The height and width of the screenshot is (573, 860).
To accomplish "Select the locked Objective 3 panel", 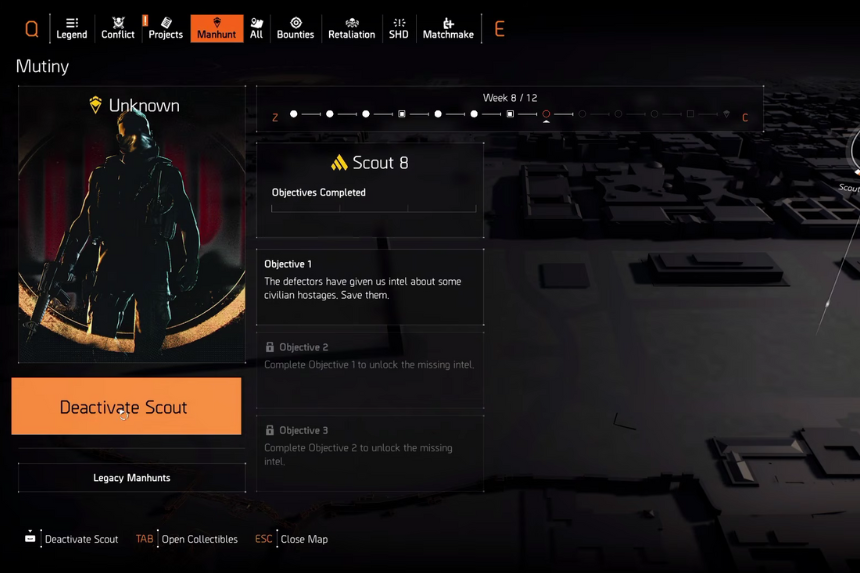I will (x=370, y=453).
